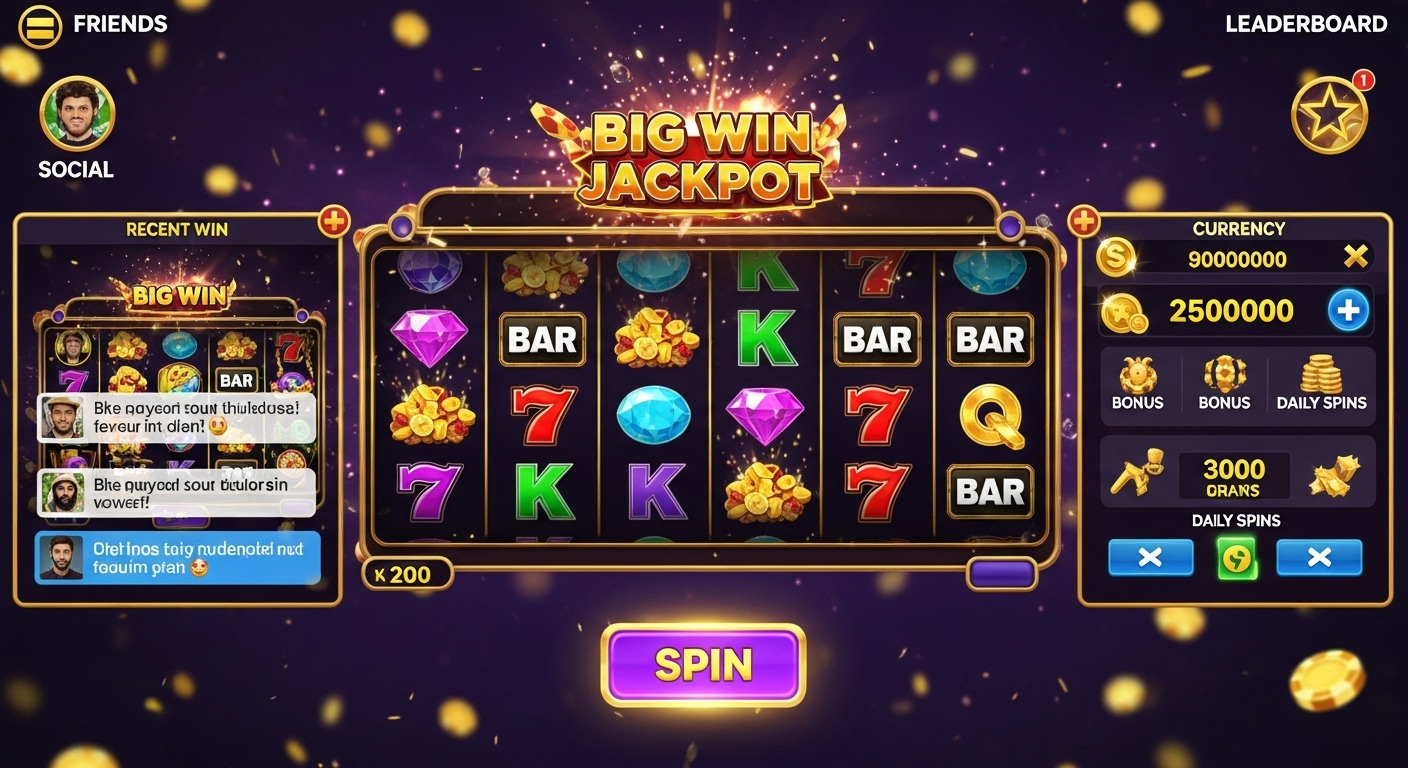Open the hamburger menu icon

pos(40,25)
